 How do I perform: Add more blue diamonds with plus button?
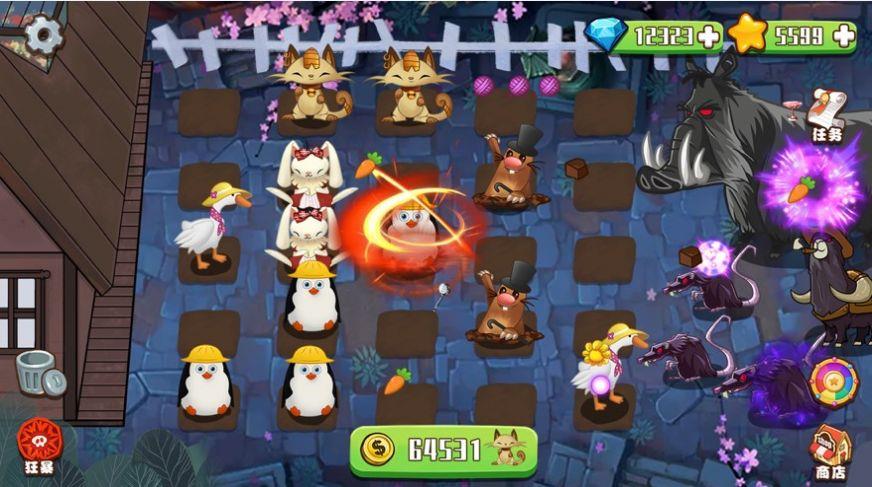pyautogui.click(x=709, y=37)
